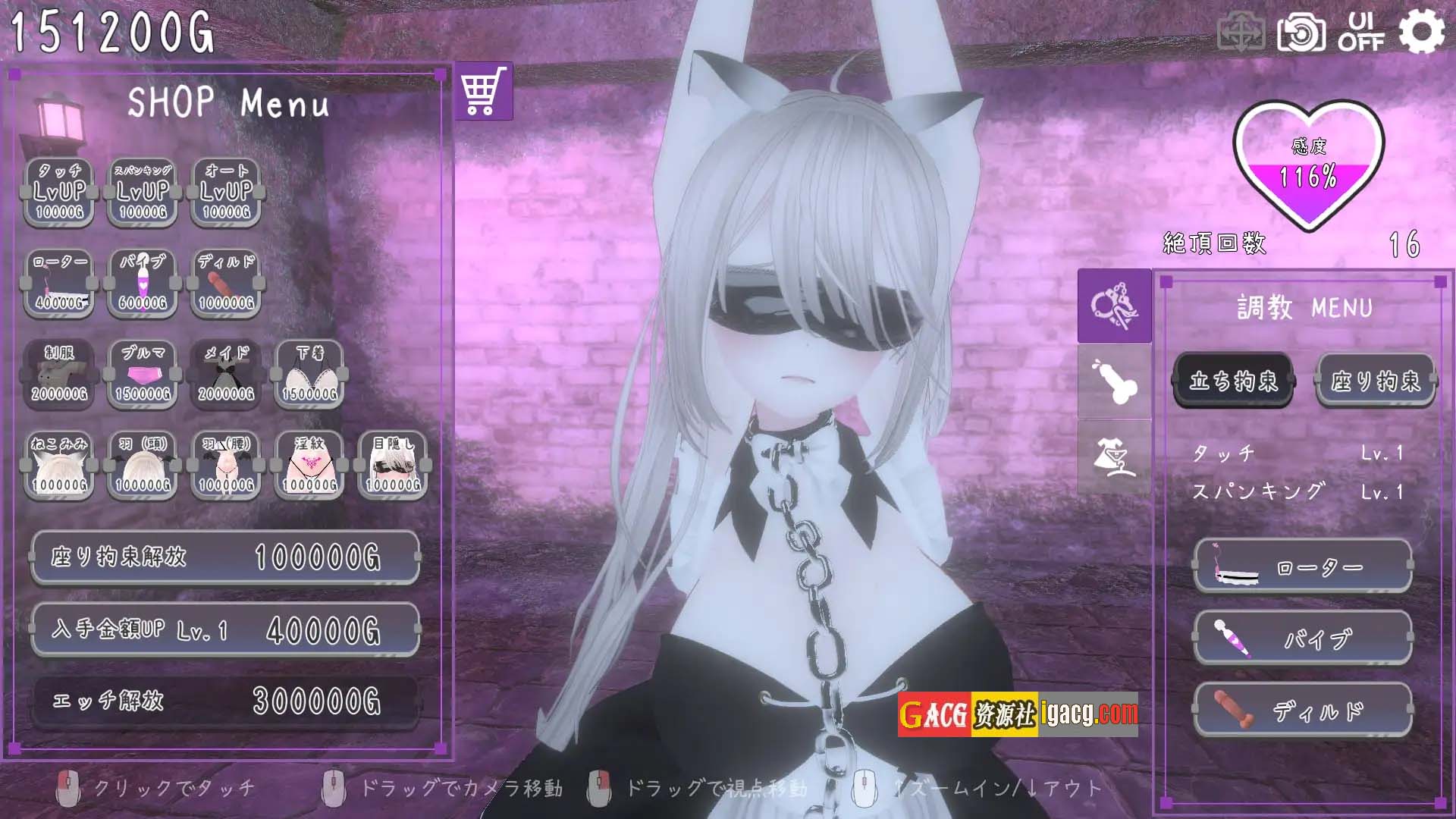Choose the メイド outfit shop item

226,375
